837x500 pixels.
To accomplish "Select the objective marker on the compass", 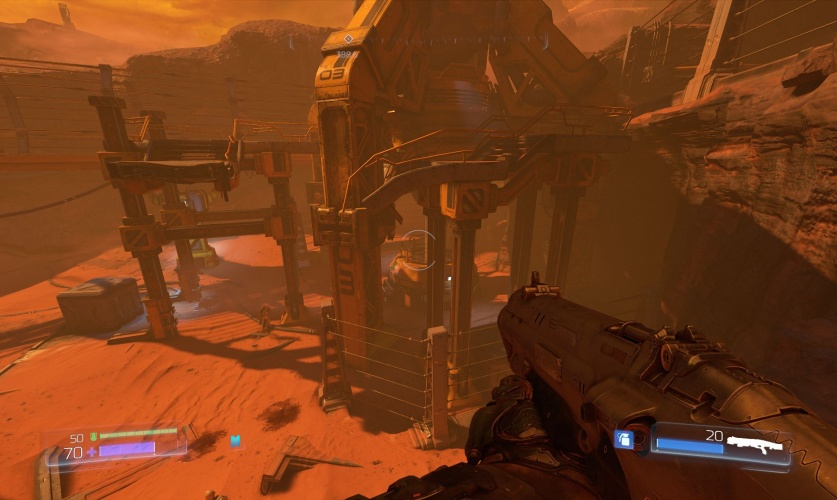I will tap(347, 36).
